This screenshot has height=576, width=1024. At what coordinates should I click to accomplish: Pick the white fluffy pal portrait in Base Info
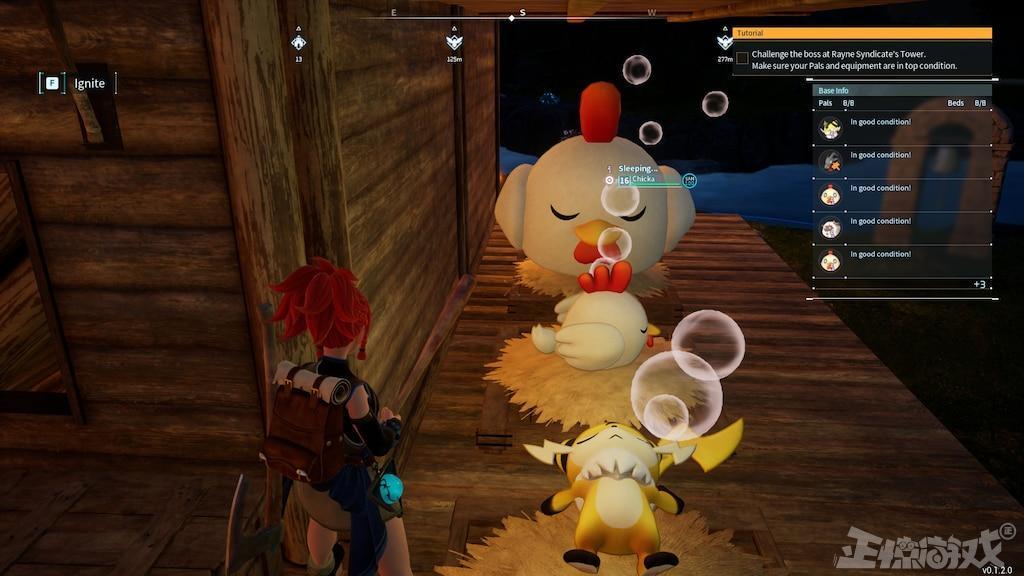[830, 227]
